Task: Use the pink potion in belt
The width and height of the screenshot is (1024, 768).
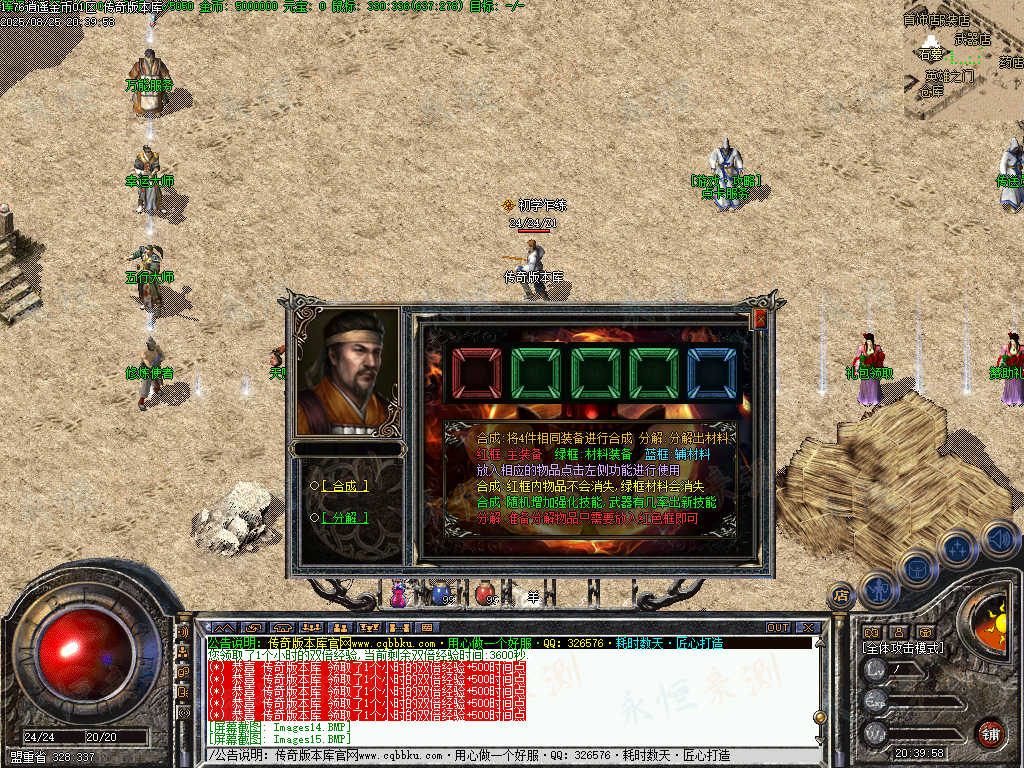Action: click(x=399, y=594)
